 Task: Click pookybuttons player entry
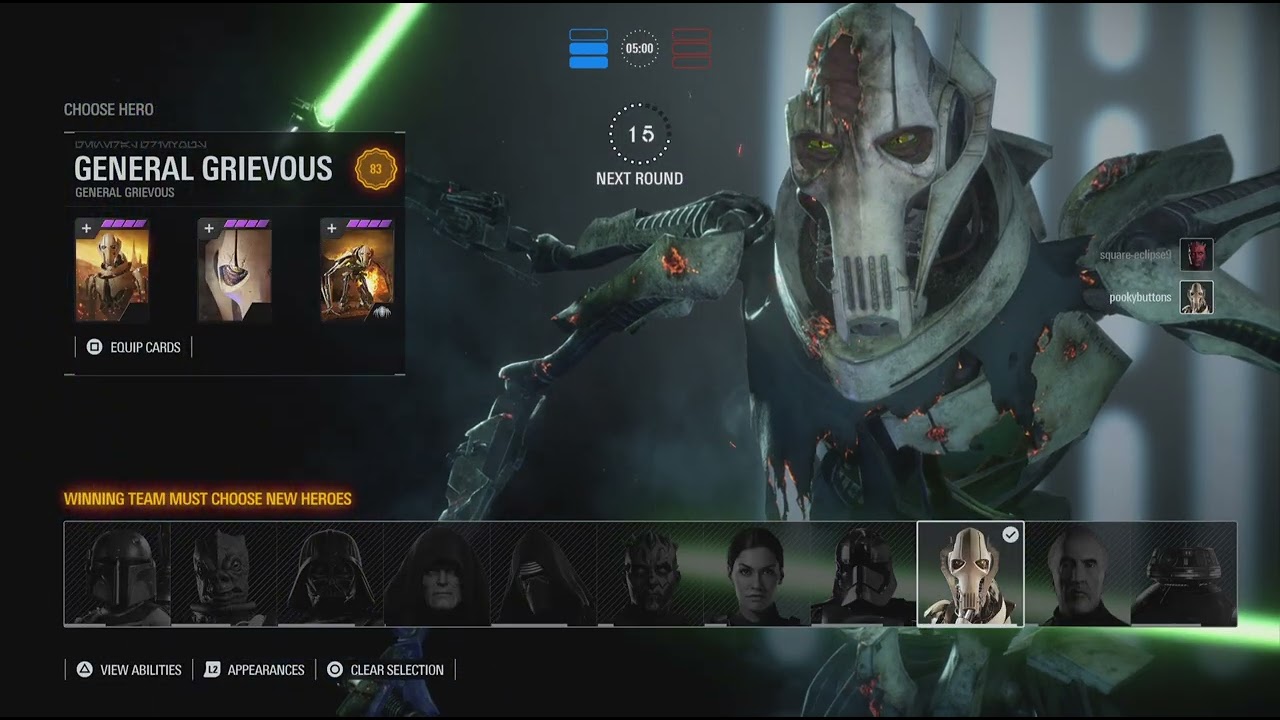[x=1160, y=298]
